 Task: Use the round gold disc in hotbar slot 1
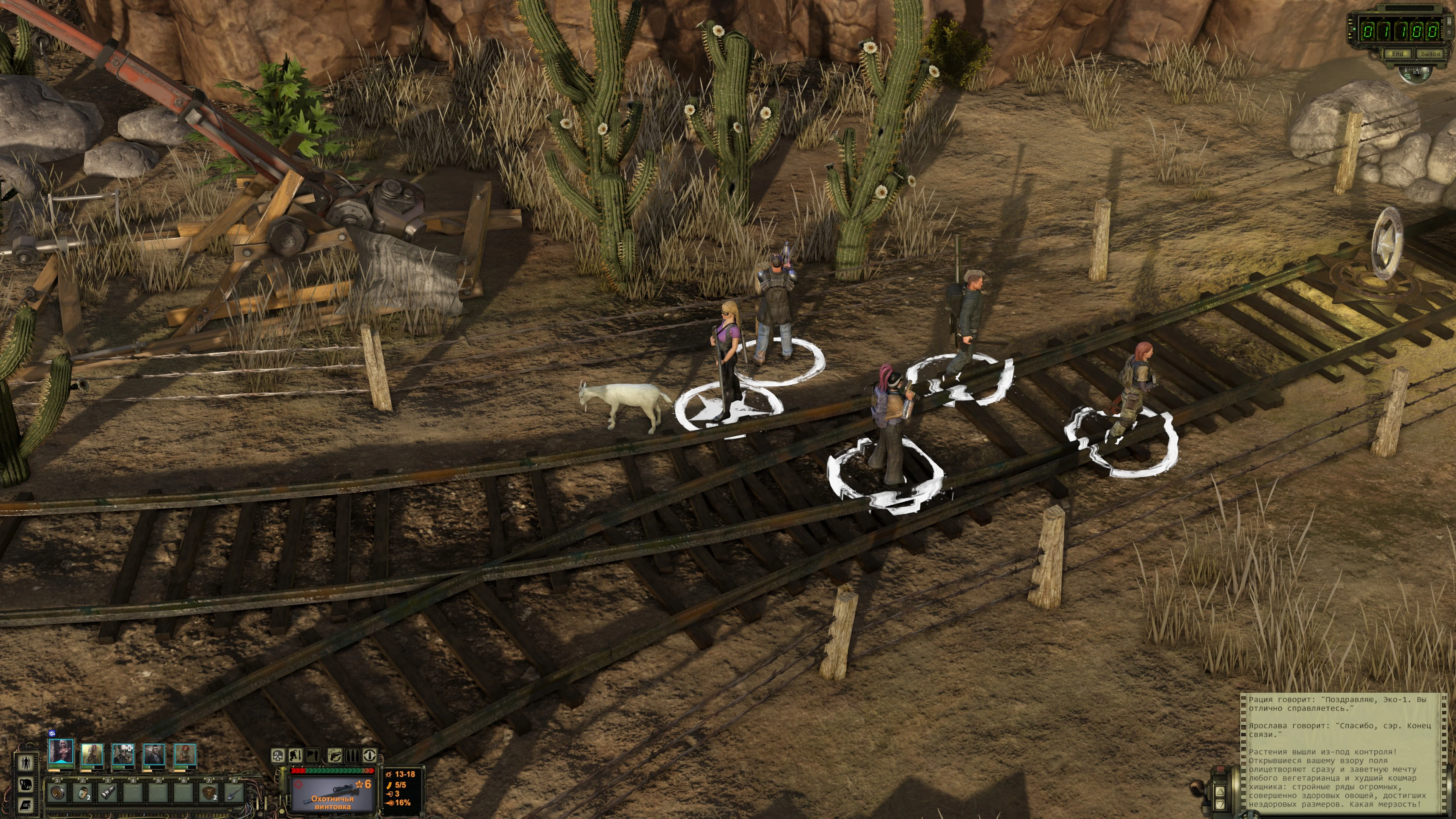(x=57, y=792)
